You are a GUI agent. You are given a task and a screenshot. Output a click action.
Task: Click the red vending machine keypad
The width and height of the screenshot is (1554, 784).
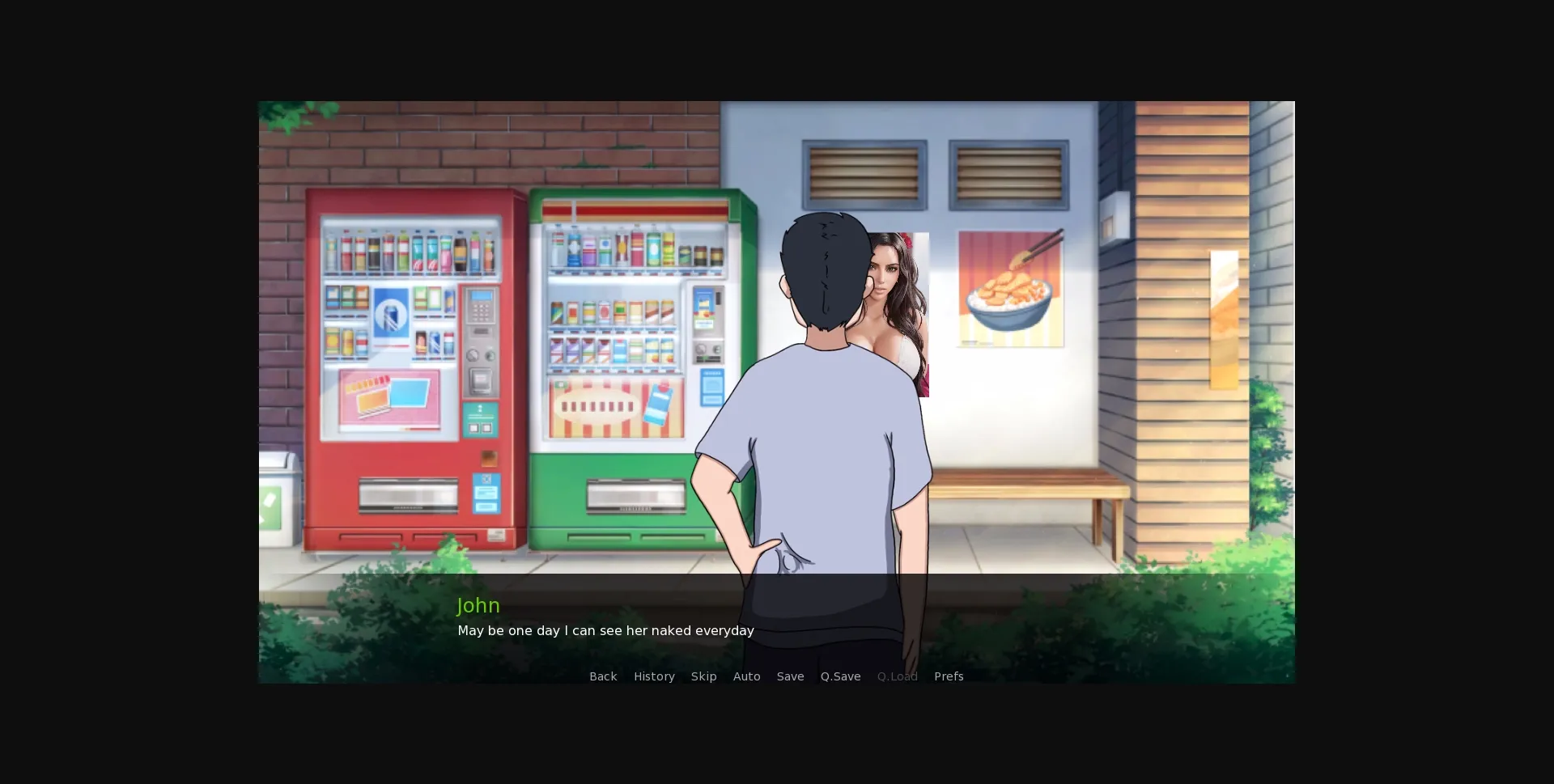pyautogui.click(x=481, y=311)
